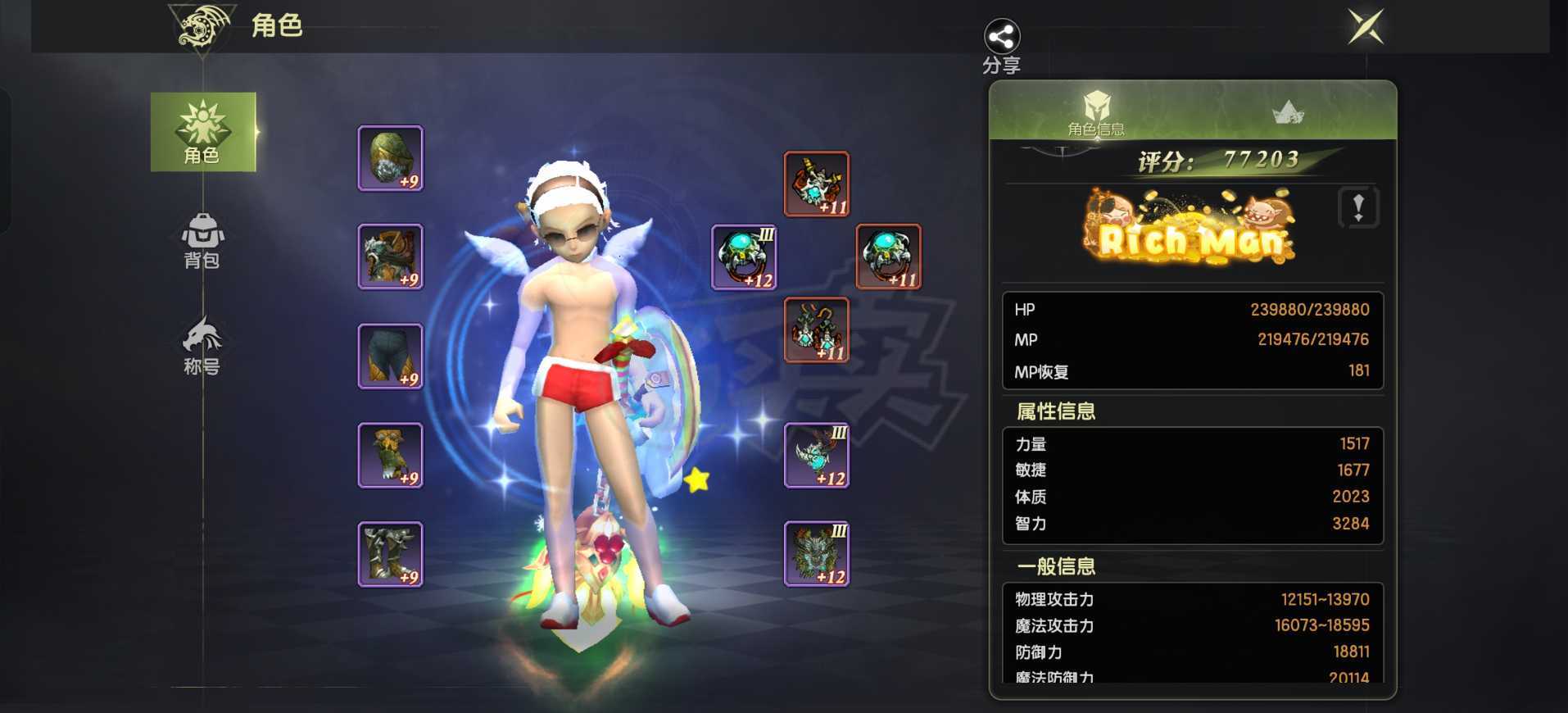Image resolution: width=1568 pixels, height=713 pixels.
Task: Select the 称号 (title) panel icon
Action: coord(202,344)
